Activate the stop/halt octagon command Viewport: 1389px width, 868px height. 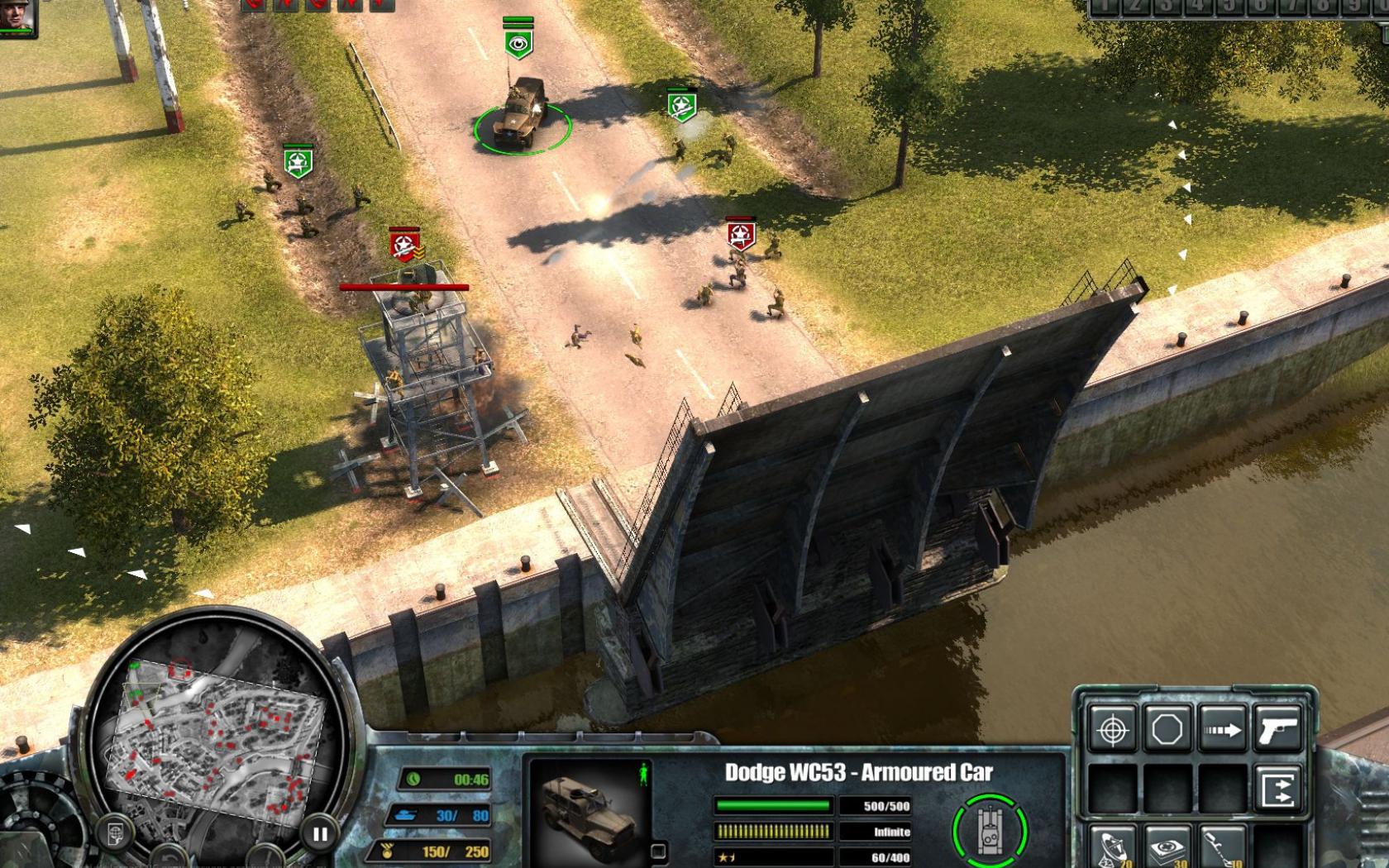tap(1167, 729)
